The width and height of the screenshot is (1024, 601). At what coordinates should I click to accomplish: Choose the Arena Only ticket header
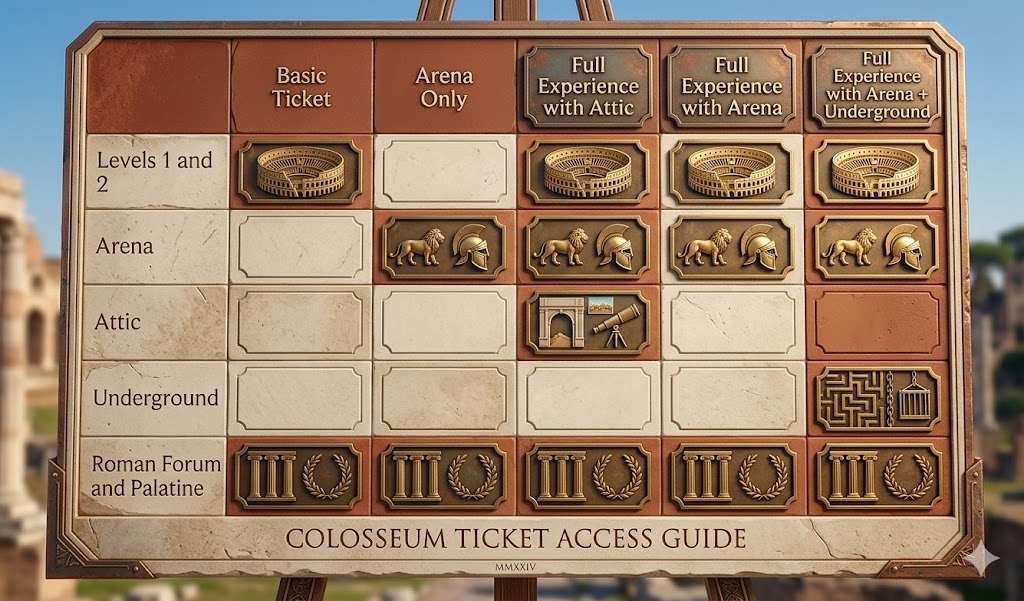[x=444, y=87]
